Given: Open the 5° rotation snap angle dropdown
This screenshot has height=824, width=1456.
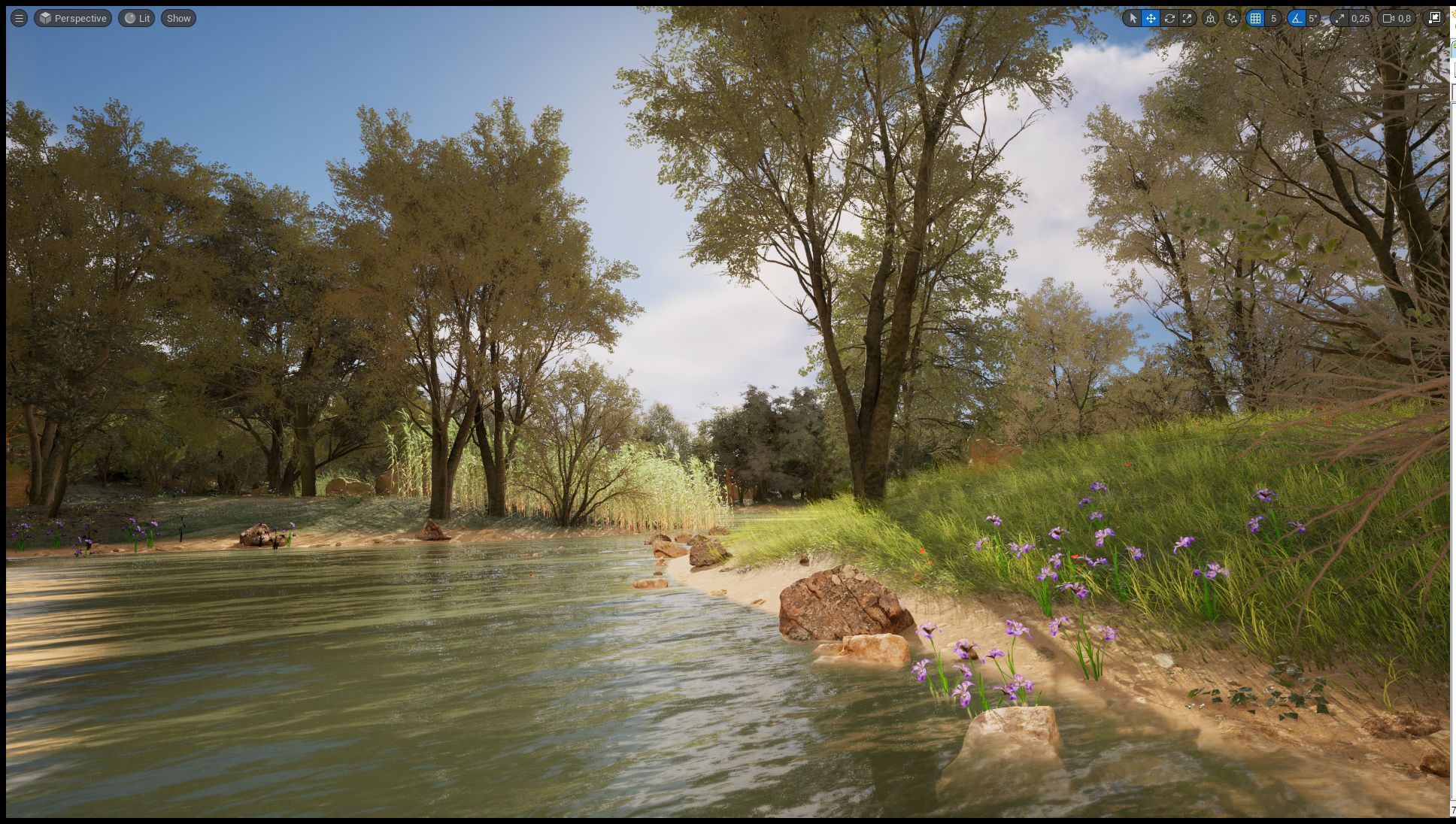Looking at the screenshot, I should (x=1312, y=19).
